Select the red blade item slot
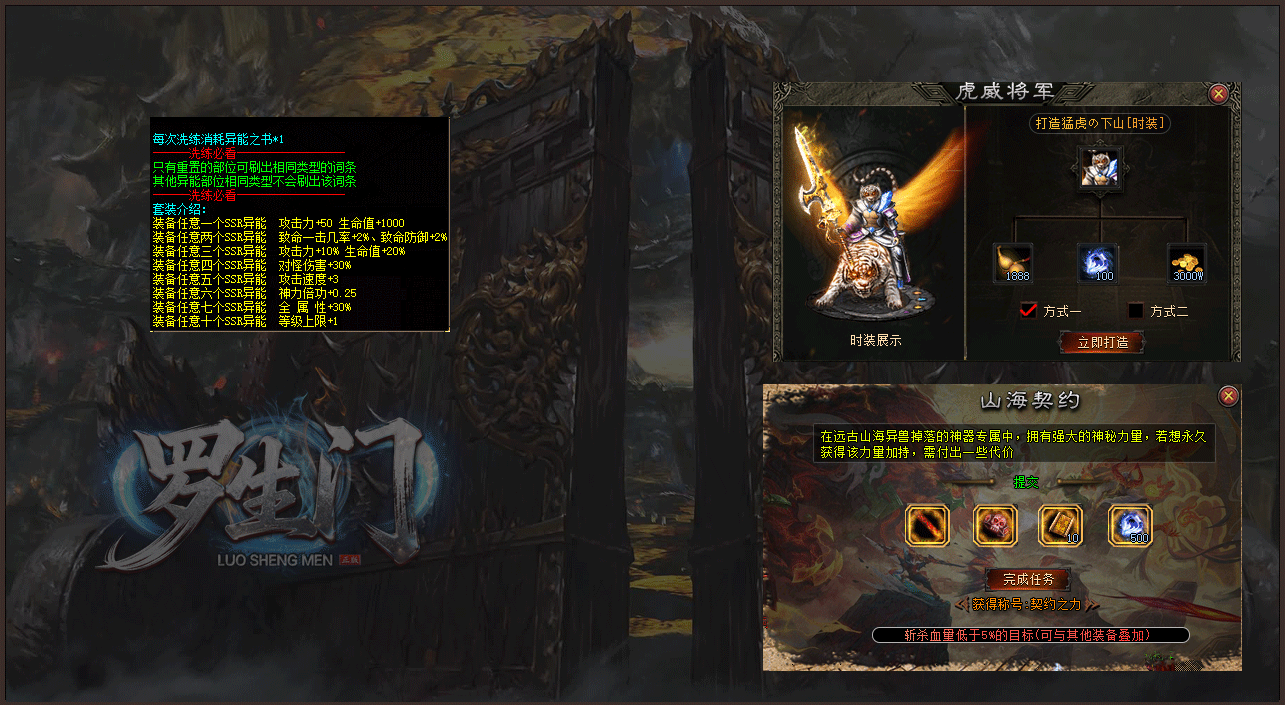 pyautogui.click(x=926, y=525)
